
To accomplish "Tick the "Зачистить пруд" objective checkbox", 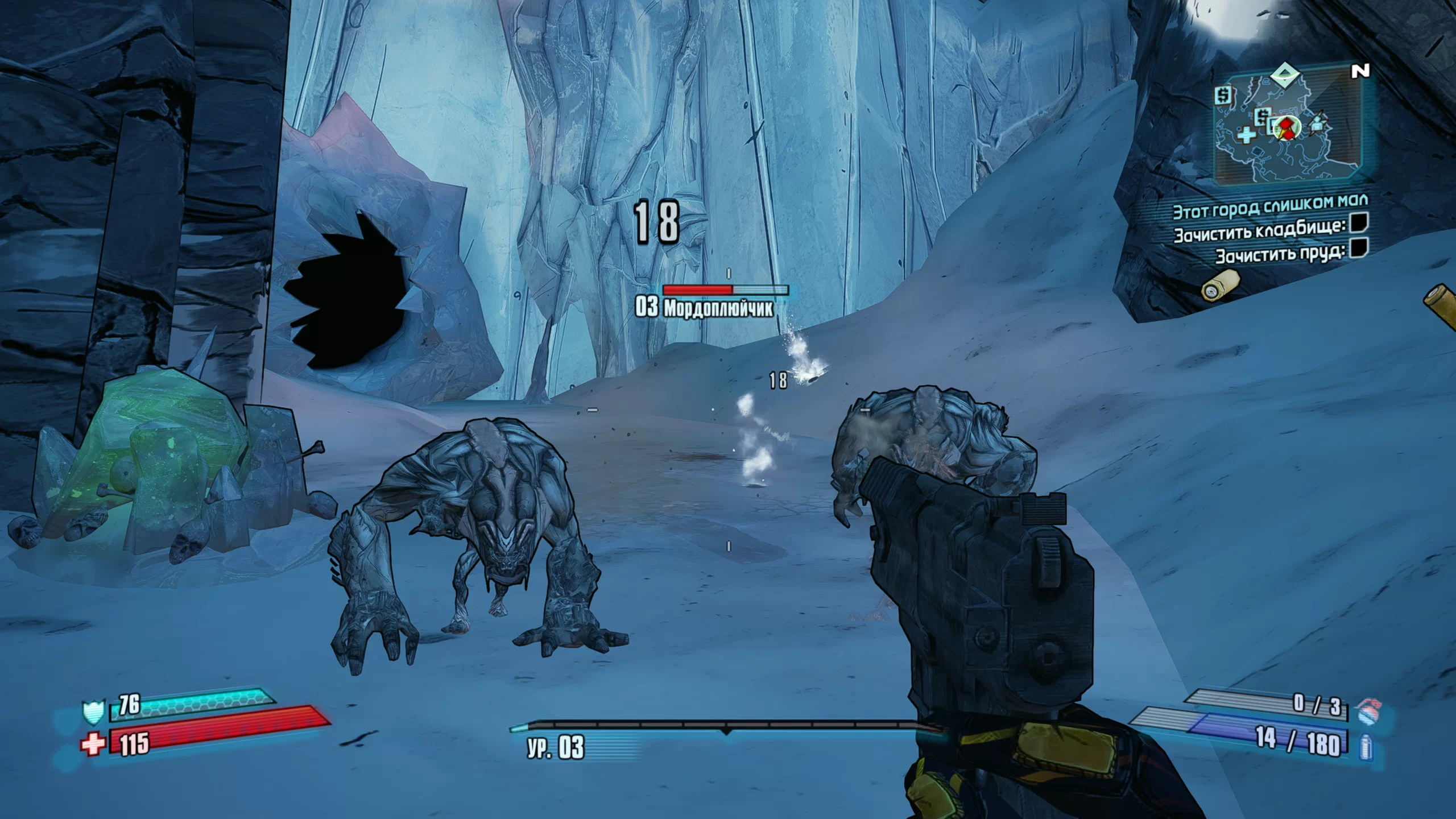I will click(1358, 248).
